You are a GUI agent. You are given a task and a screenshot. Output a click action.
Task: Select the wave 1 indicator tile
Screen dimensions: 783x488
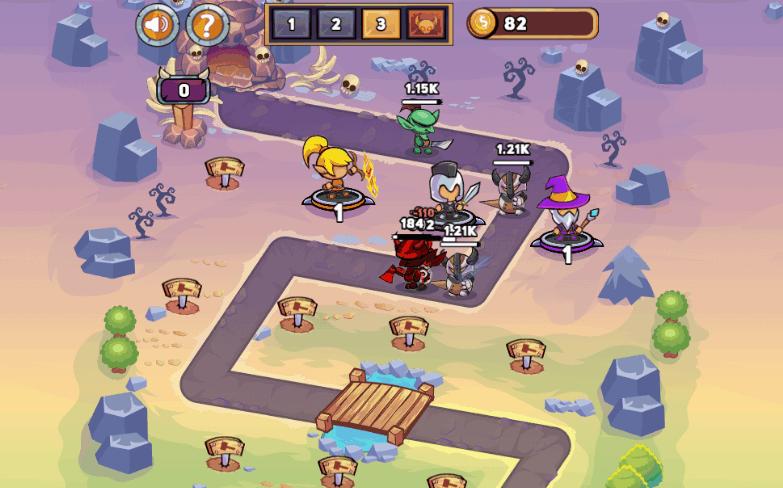(291, 24)
